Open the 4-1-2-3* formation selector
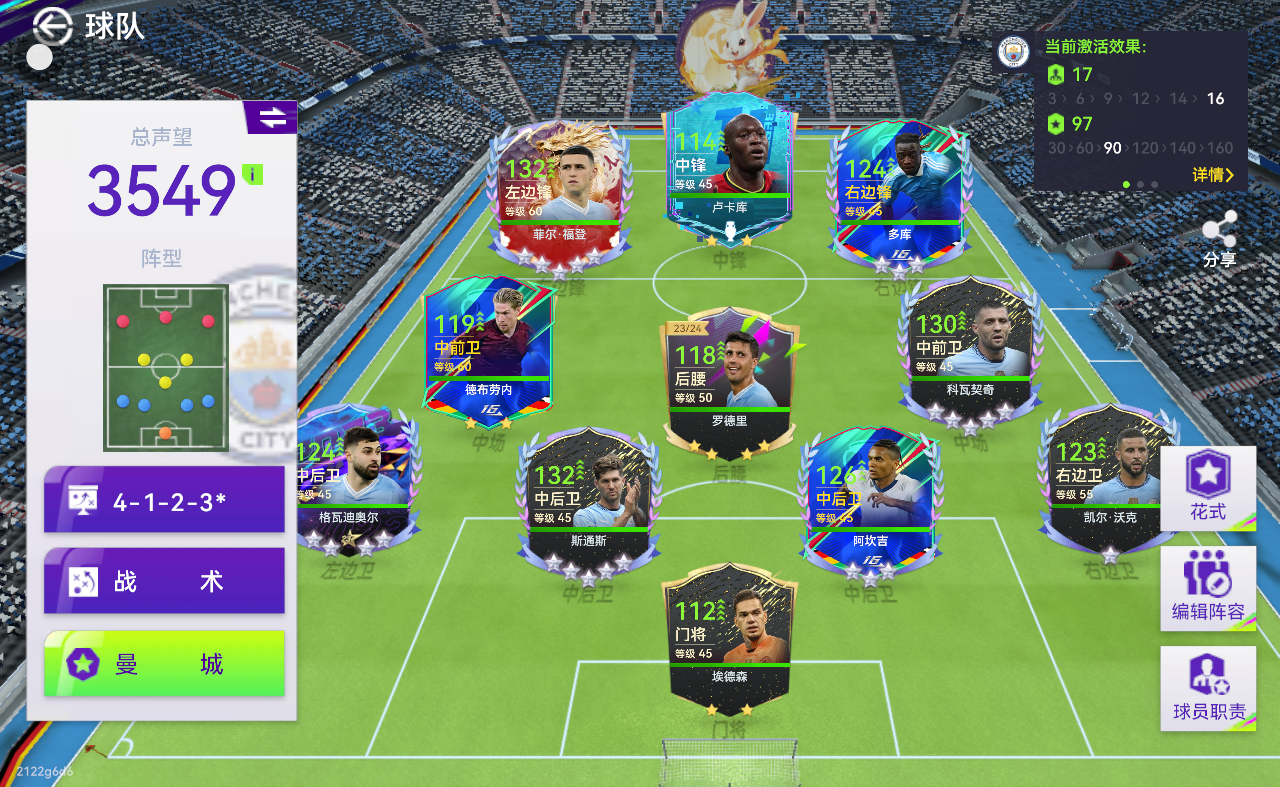The image size is (1280, 787). (x=164, y=500)
